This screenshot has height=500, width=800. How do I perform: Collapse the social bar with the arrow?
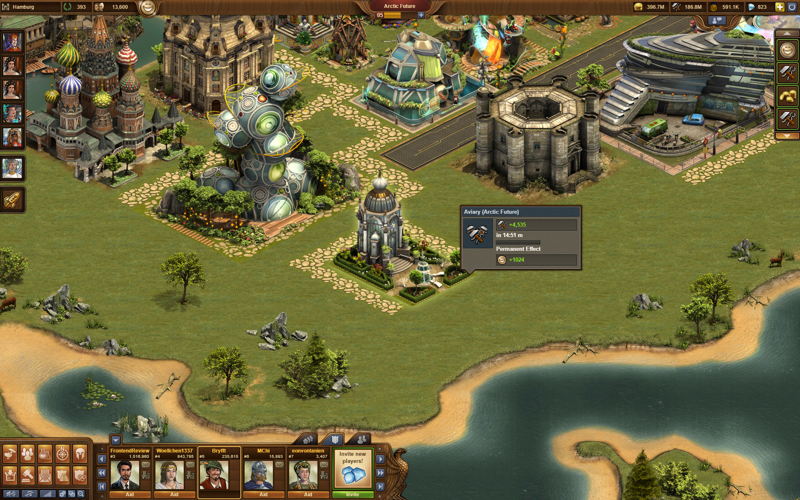coord(116,439)
